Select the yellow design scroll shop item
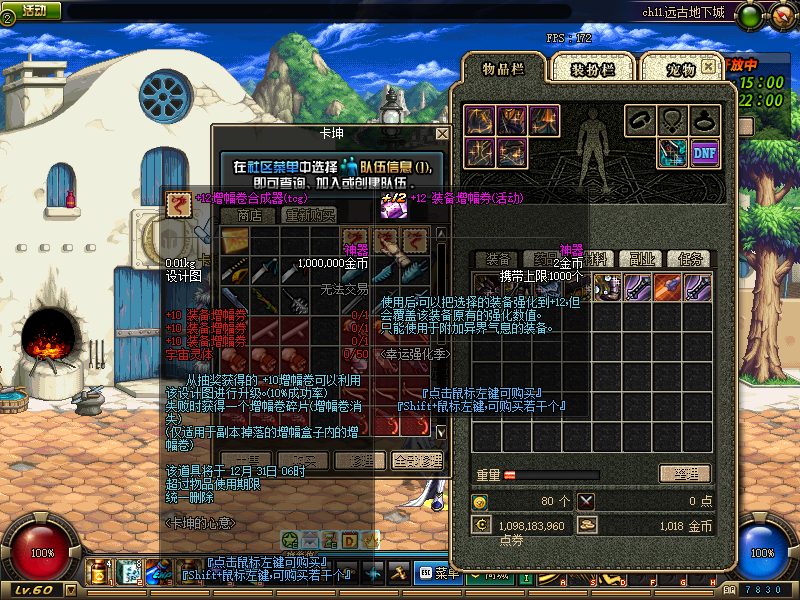 pyautogui.click(x=236, y=241)
